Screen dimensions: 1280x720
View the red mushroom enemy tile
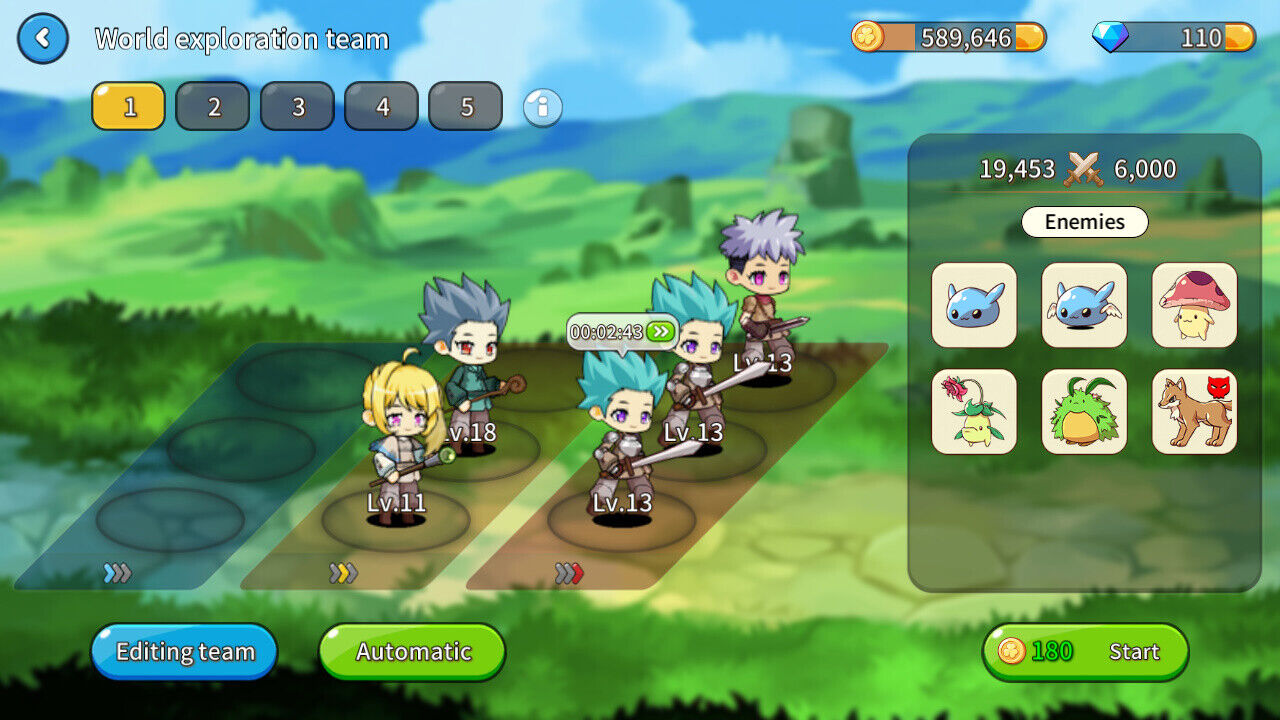tap(1194, 305)
